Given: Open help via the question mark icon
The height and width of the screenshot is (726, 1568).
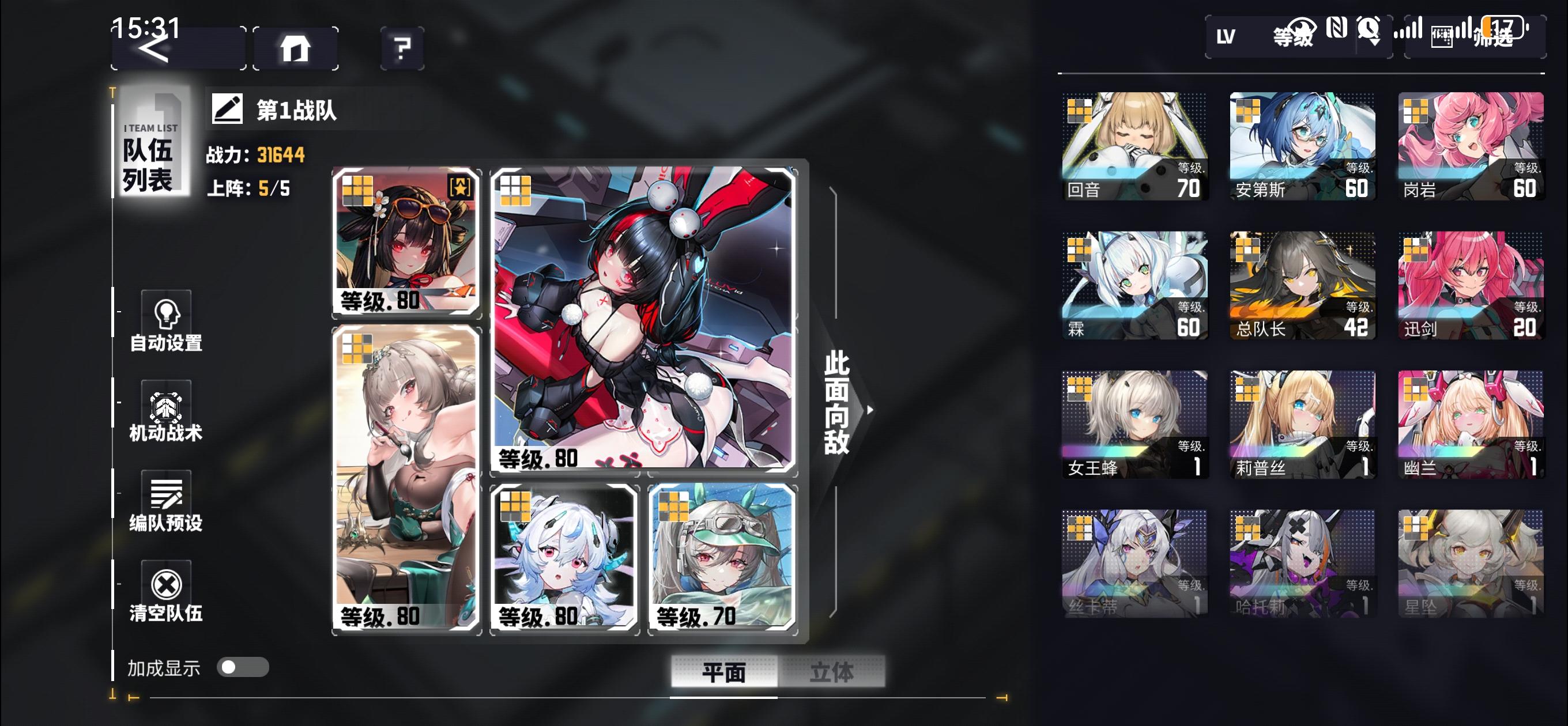Looking at the screenshot, I should (x=400, y=47).
